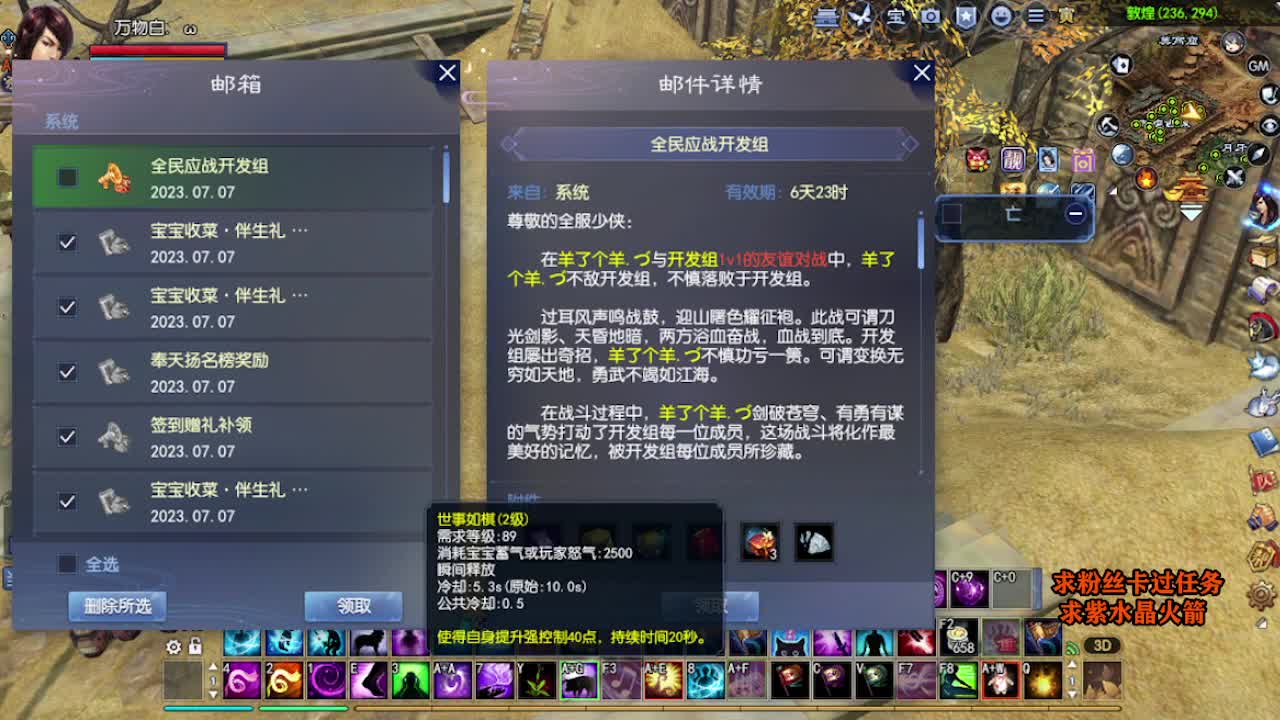The width and height of the screenshot is (1280, 720).
Task: Click the attachment item showing quantity 3
Action: point(761,542)
